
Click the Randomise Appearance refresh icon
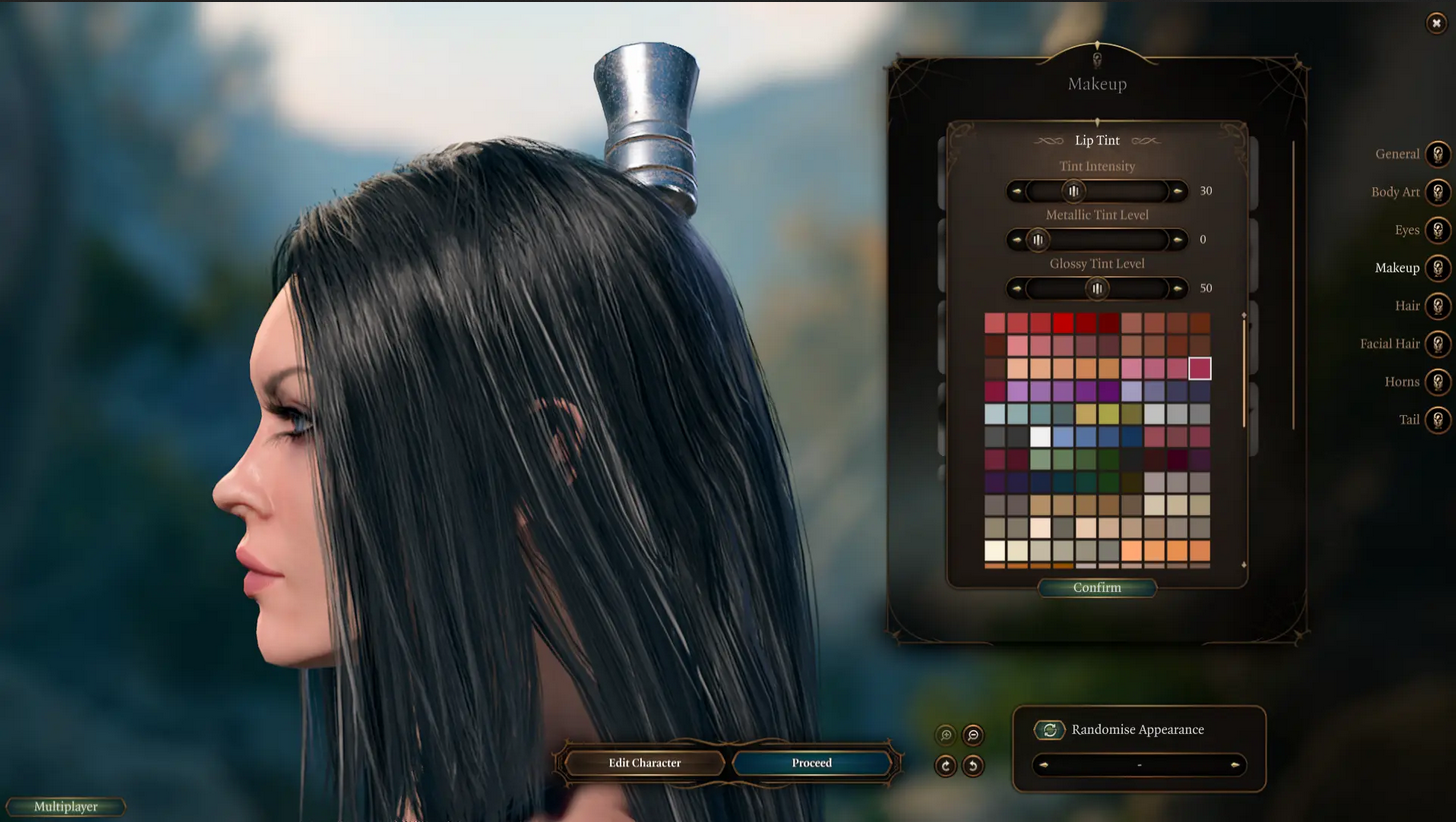(1048, 730)
